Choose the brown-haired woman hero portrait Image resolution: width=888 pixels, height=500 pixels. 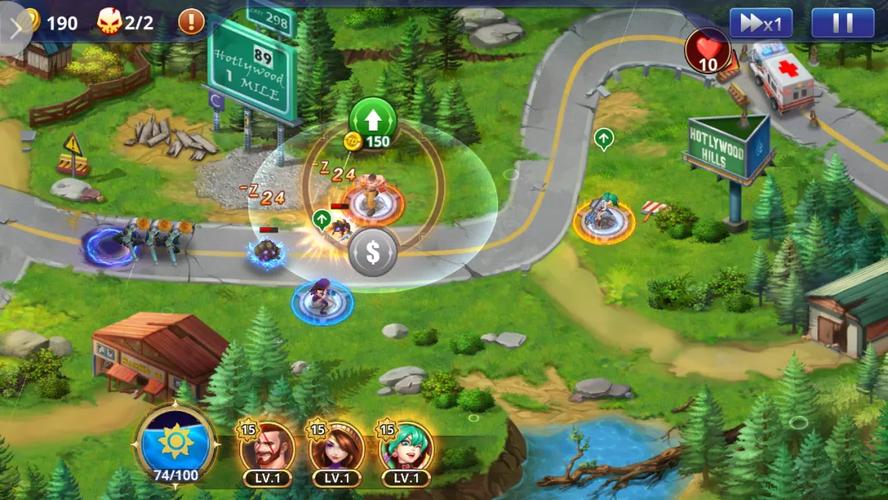pos(336,448)
